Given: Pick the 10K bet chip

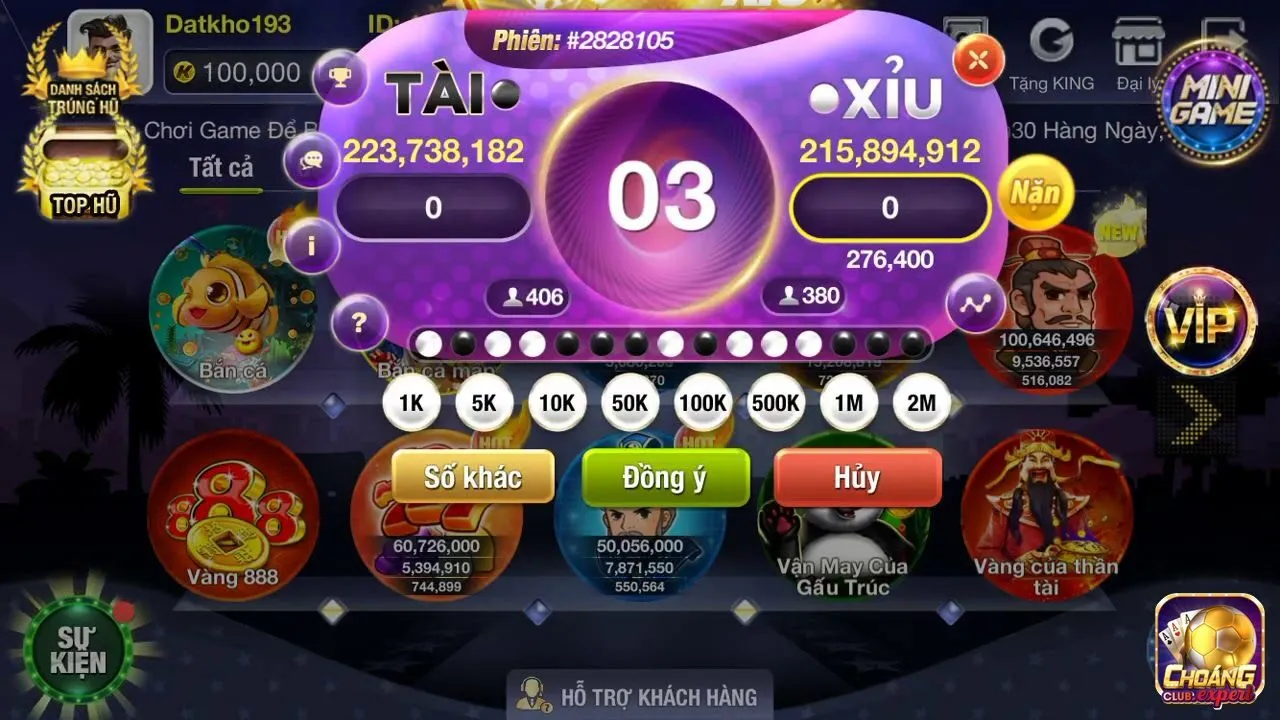Looking at the screenshot, I should 557,402.
